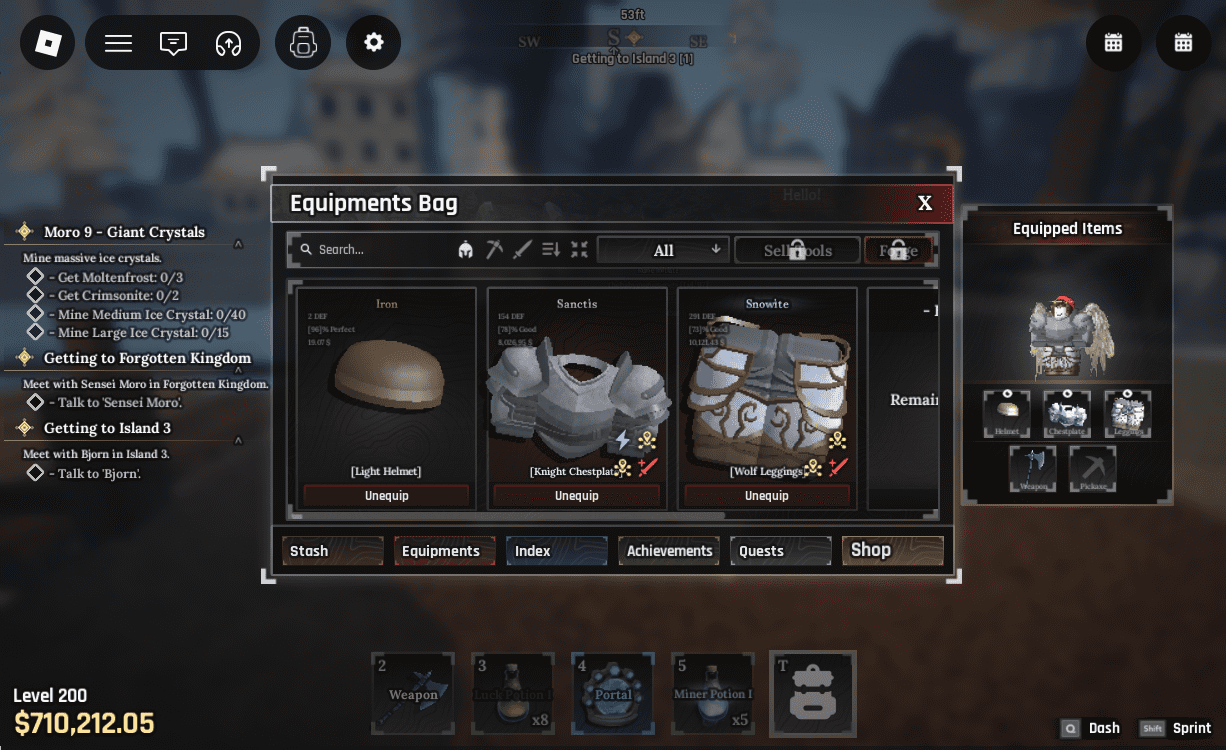This screenshot has height=750, width=1226.
Task: Select the Miner Potion hotbar slot
Action: tap(713, 693)
